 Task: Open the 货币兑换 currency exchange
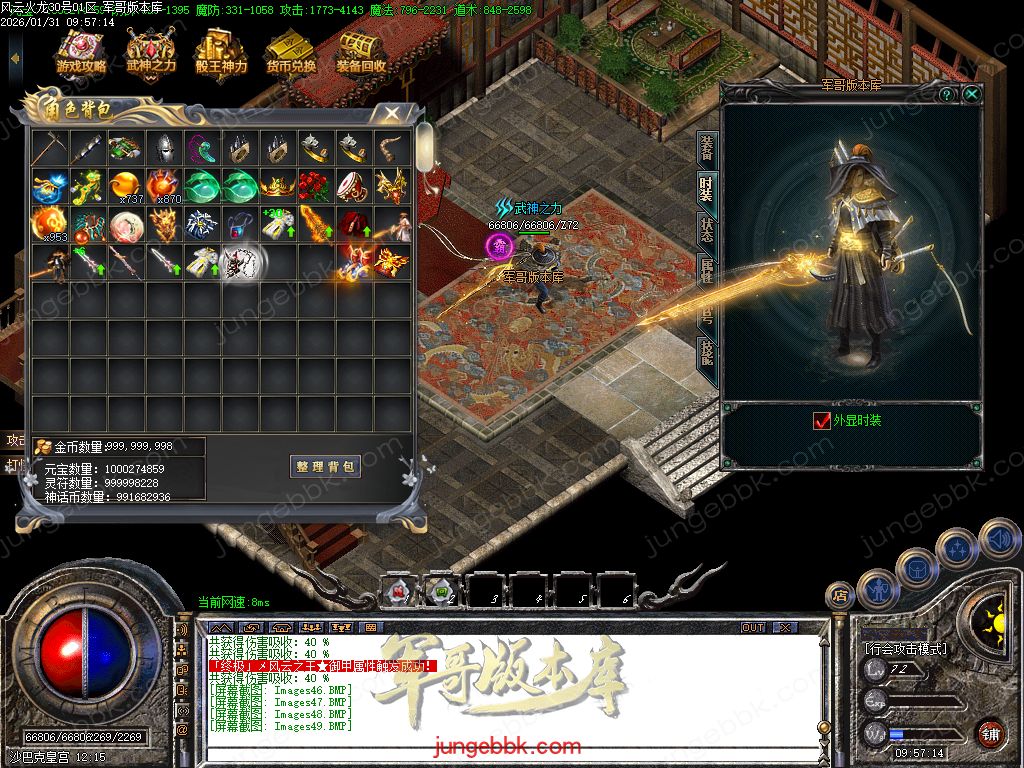pyautogui.click(x=291, y=52)
